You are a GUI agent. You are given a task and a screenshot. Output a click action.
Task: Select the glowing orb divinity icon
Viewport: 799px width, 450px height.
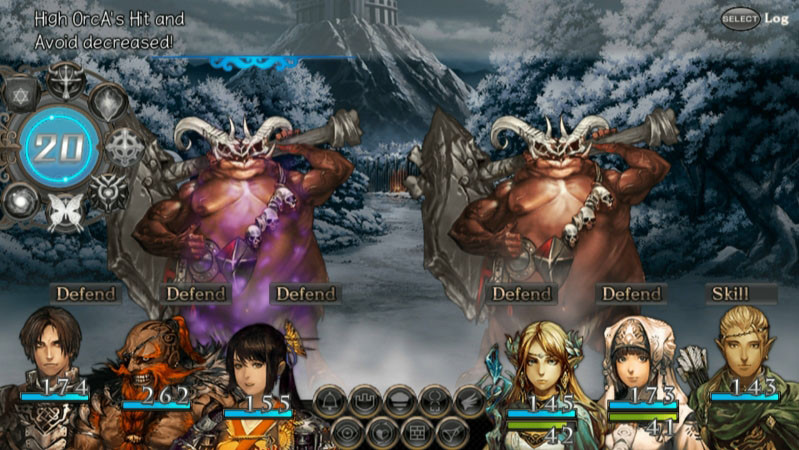click(21, 198)
